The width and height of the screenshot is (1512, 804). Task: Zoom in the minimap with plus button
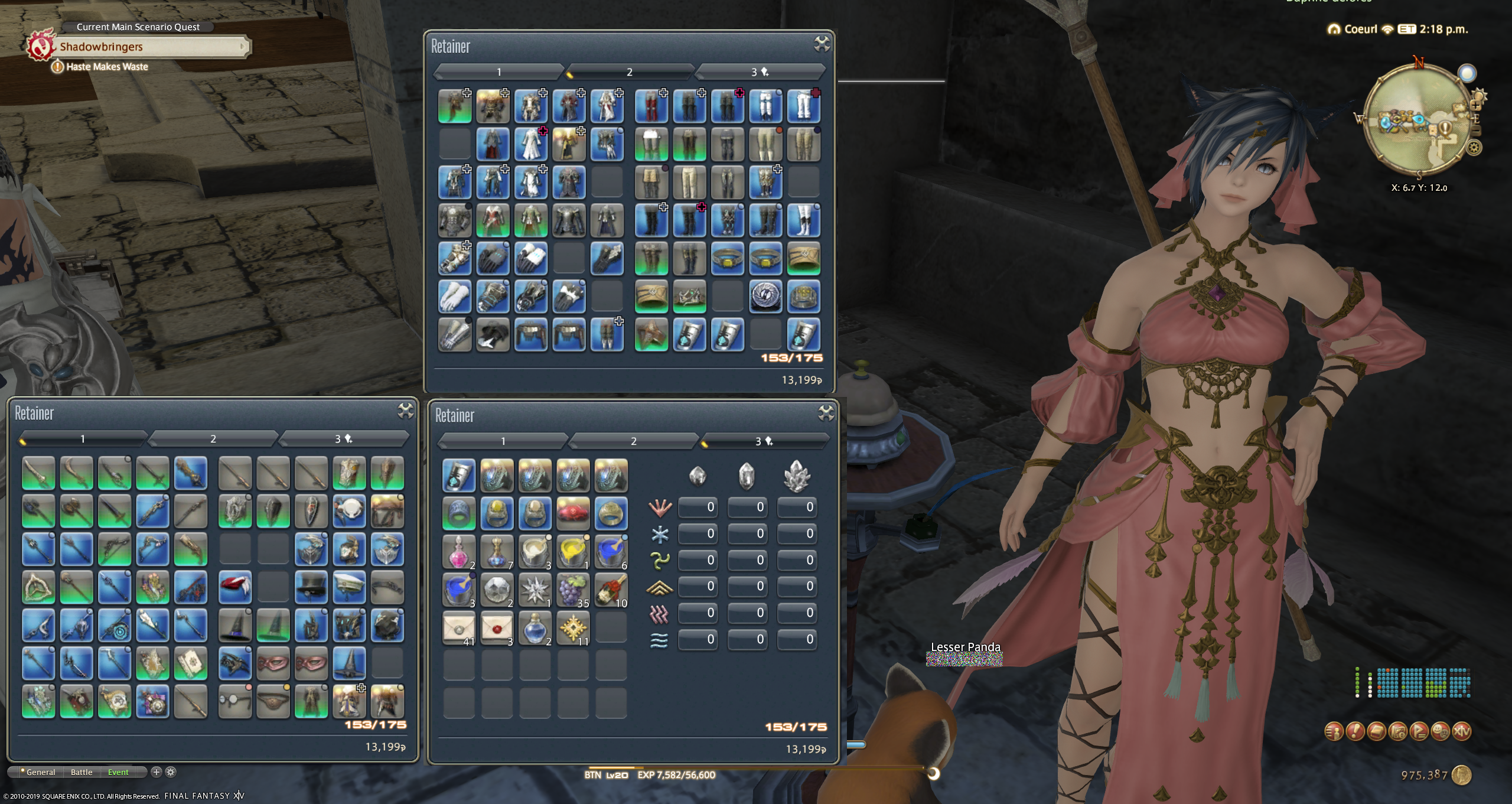tap(1475, 106)
